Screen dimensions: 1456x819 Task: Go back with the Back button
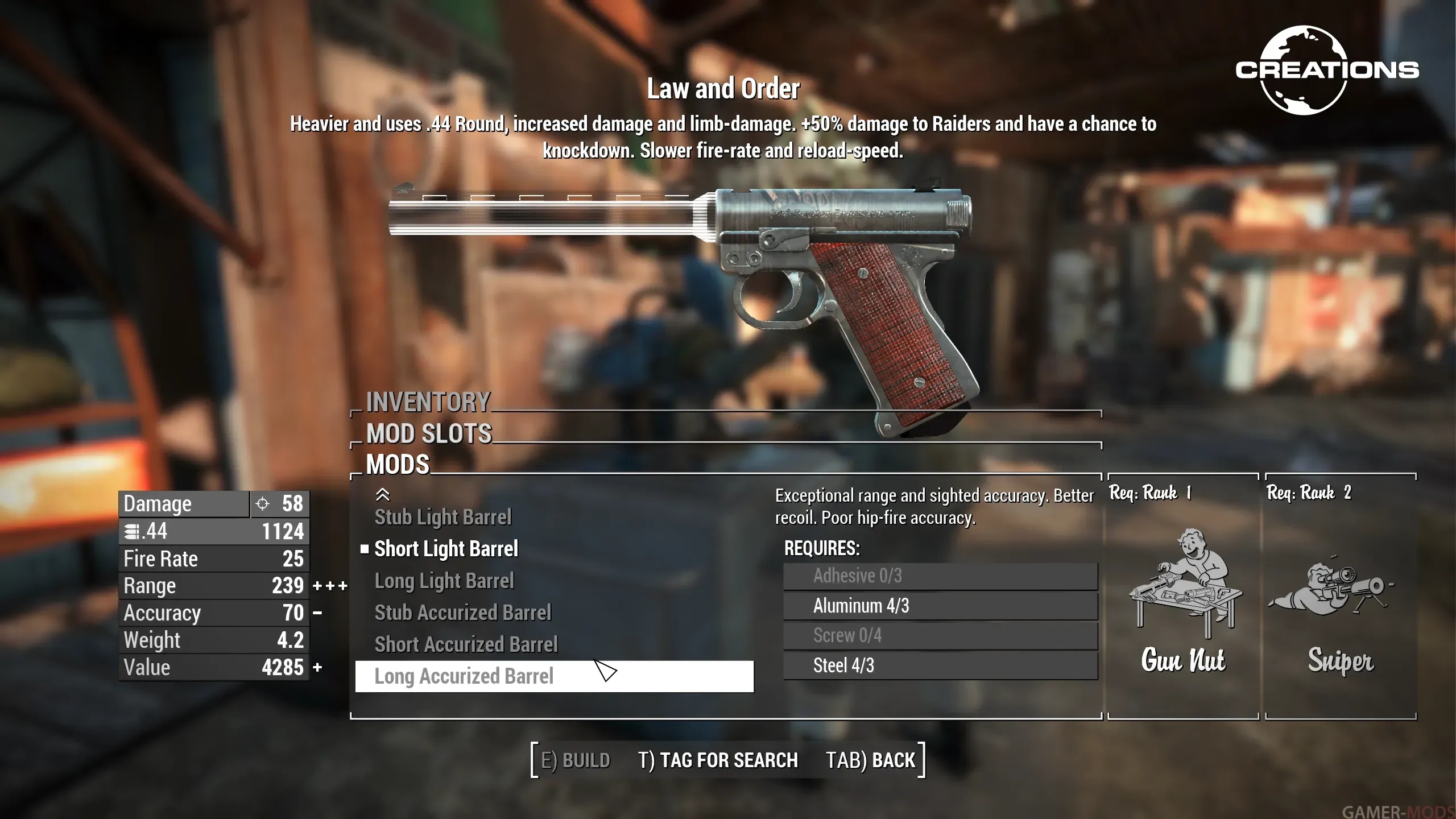click(x=870, y=760)
